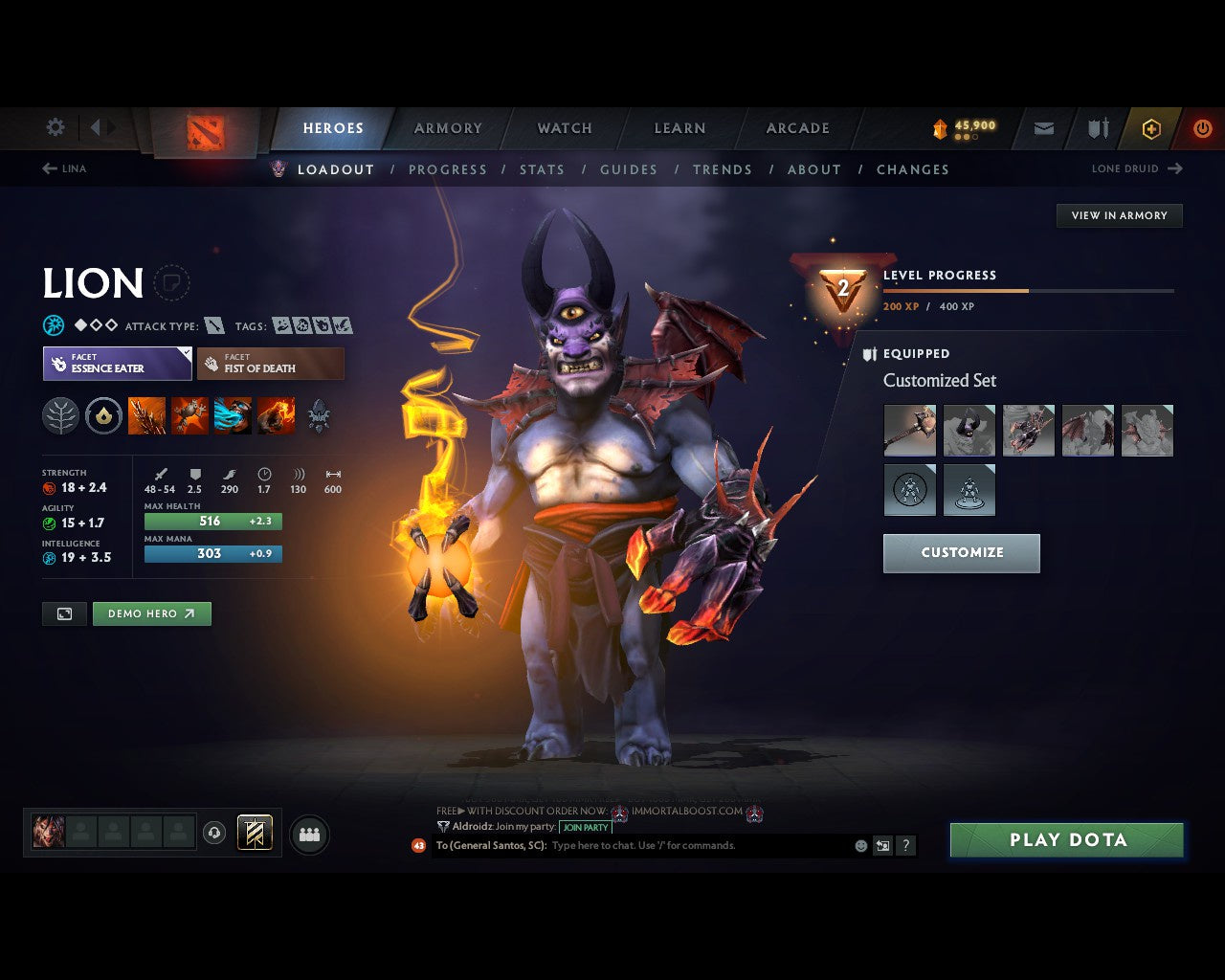Screen dimensions: 1225x980
Task: Select the weapon thumbnail in Customized Set
Action: pyautogui.click(x=909, y=430)
